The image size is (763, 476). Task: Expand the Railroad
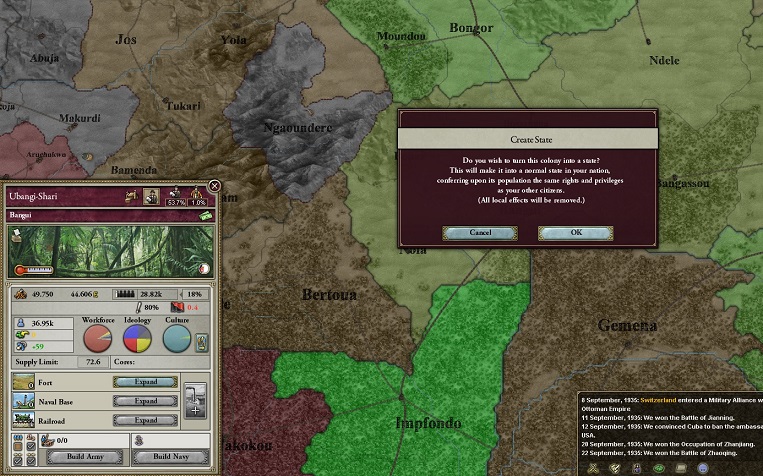click(x=145, y=420)
